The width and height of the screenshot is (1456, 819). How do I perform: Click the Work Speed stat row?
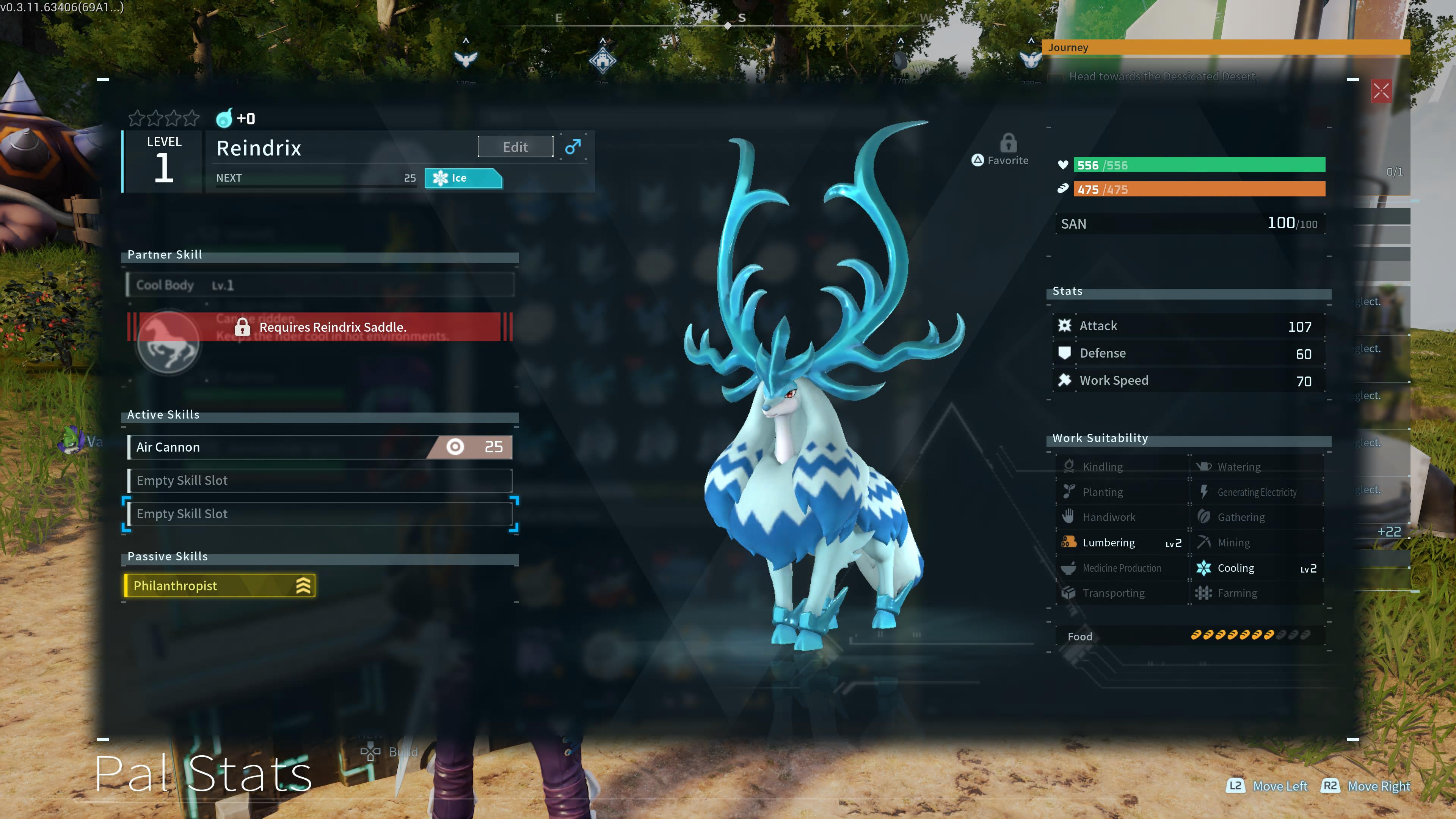pos(1188,381)
